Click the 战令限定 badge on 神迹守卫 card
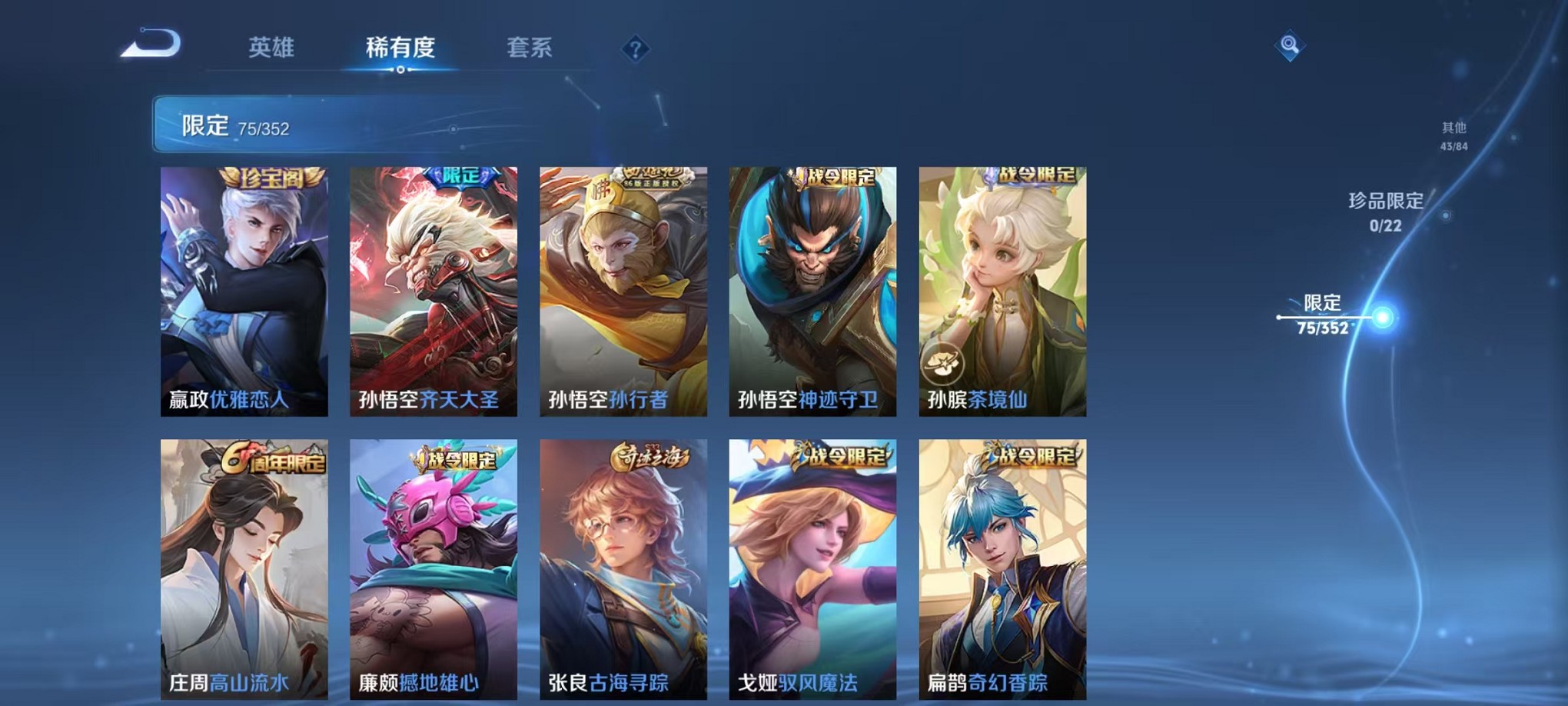This screenshot has height=706, width=1568. point(834,176)
